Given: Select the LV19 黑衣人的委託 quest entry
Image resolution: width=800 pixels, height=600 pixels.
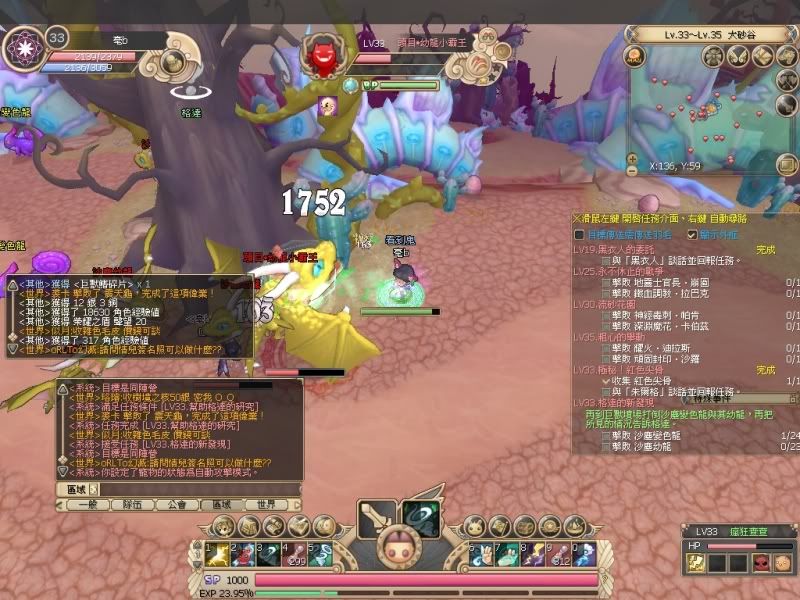Looking at the screenshot, I should [620, 249].
